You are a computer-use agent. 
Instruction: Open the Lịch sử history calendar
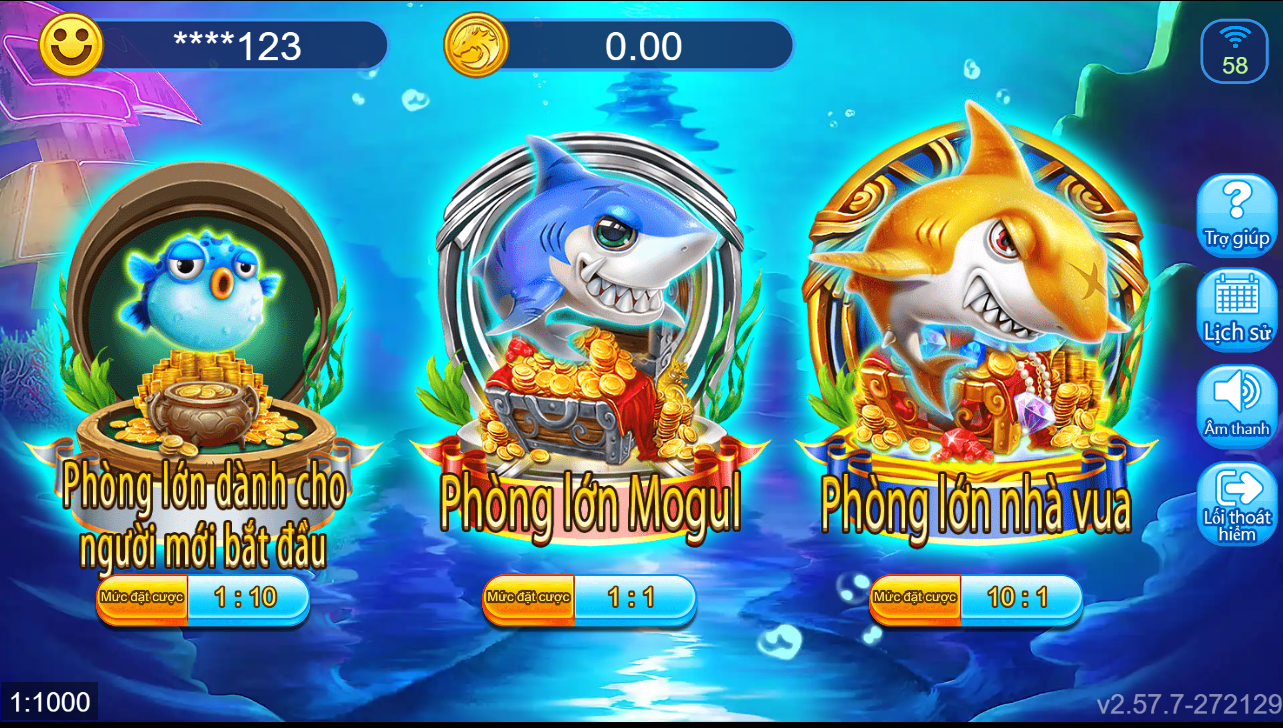1237,307
